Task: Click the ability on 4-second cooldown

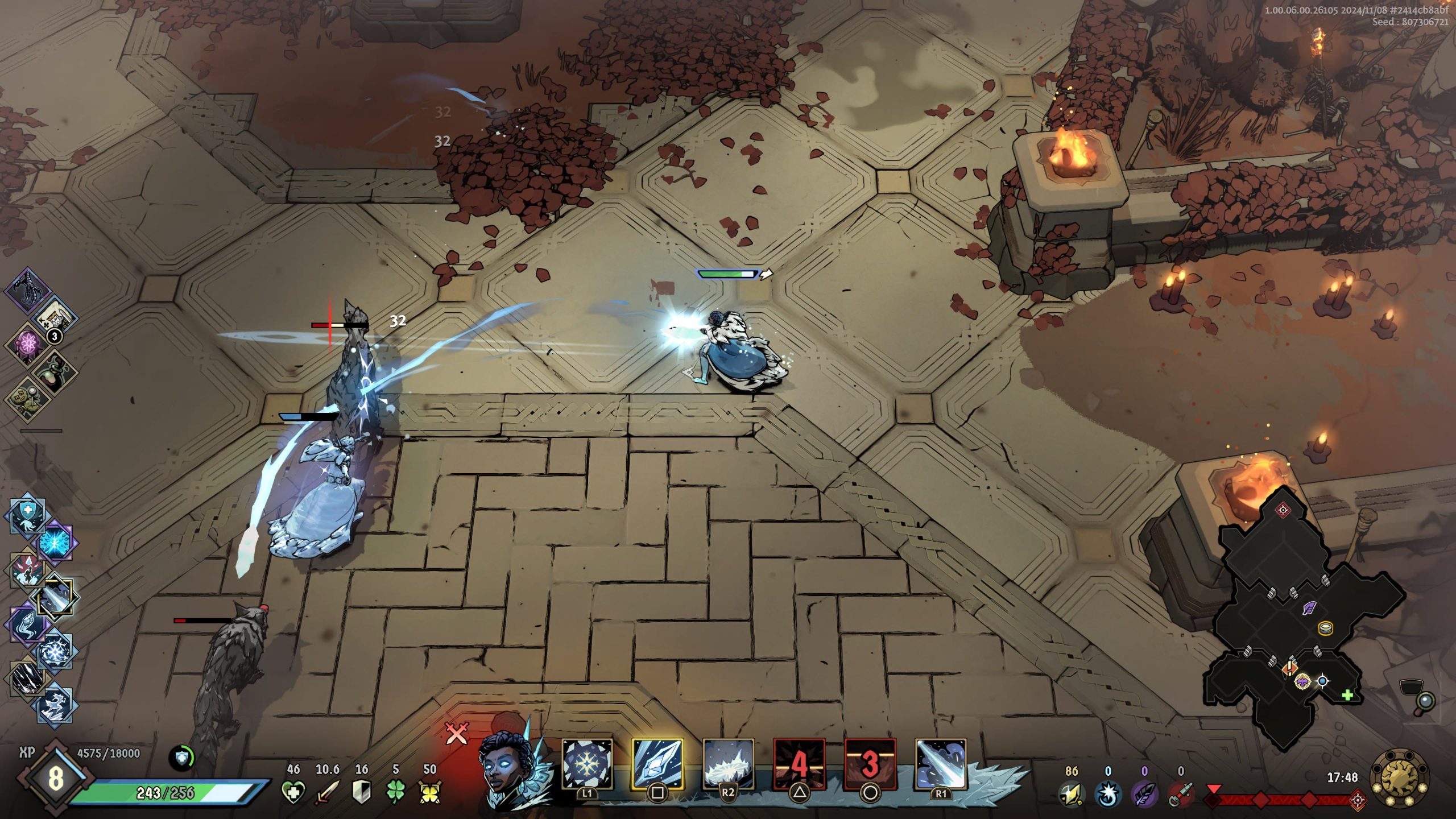Action: pos(799,764)
